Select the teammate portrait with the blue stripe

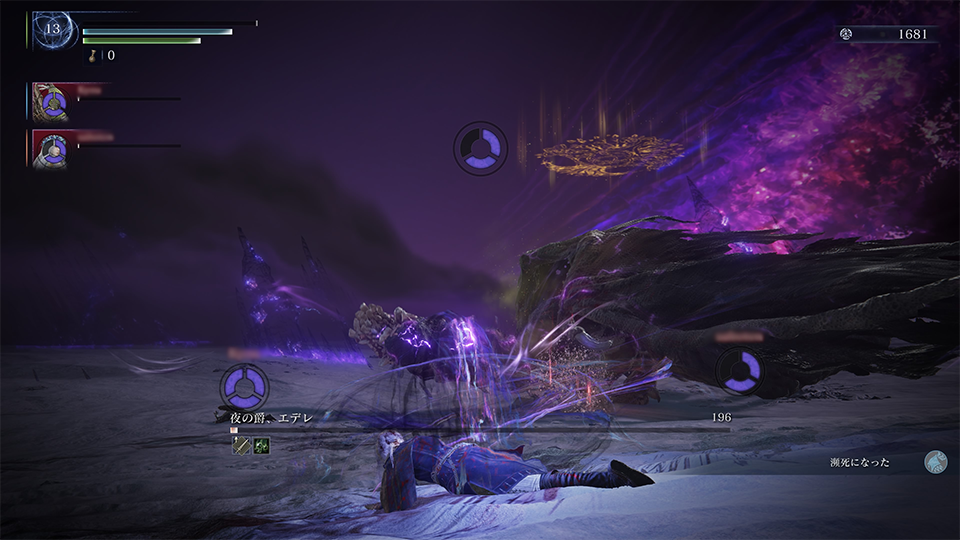(49, 101)
